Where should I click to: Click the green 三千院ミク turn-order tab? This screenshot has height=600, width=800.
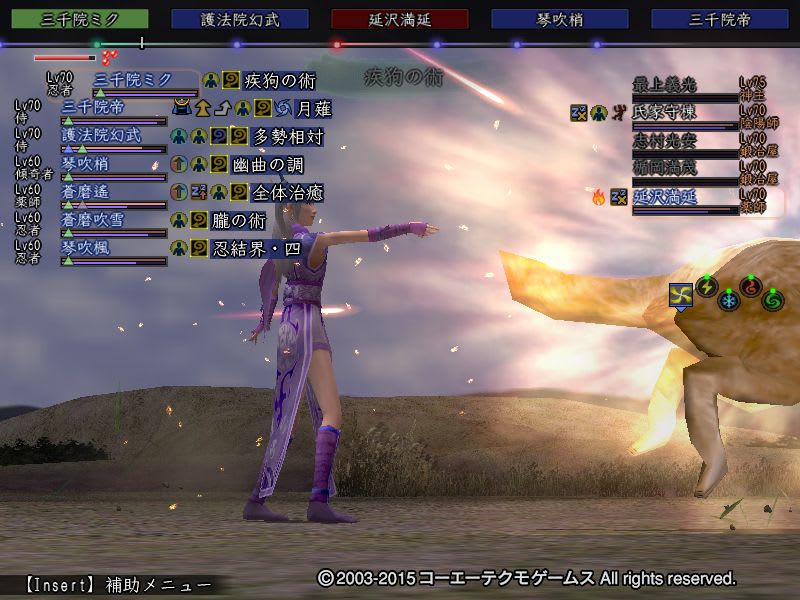(81, 19)
